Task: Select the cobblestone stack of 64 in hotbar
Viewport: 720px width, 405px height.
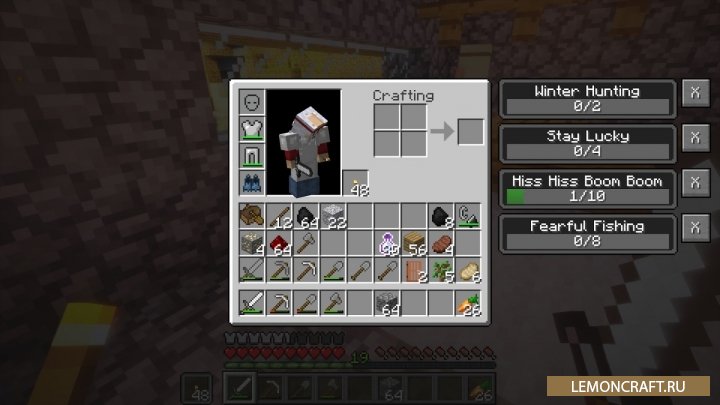Action: pyautogui.click(x=387, y=303)
